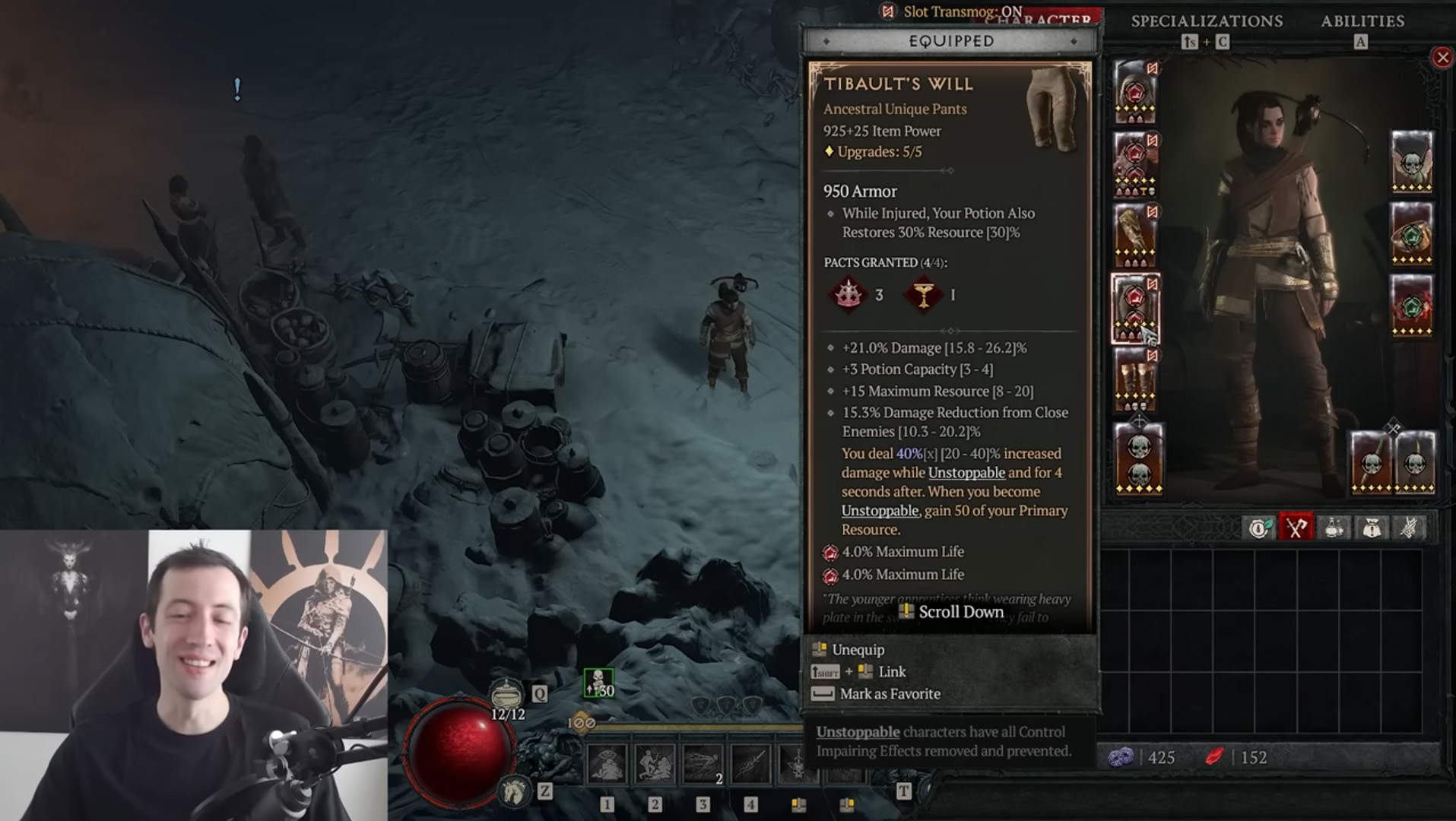Open the consumables tab with potion flasks
1456x821 pixels.
pos(1334,528)
